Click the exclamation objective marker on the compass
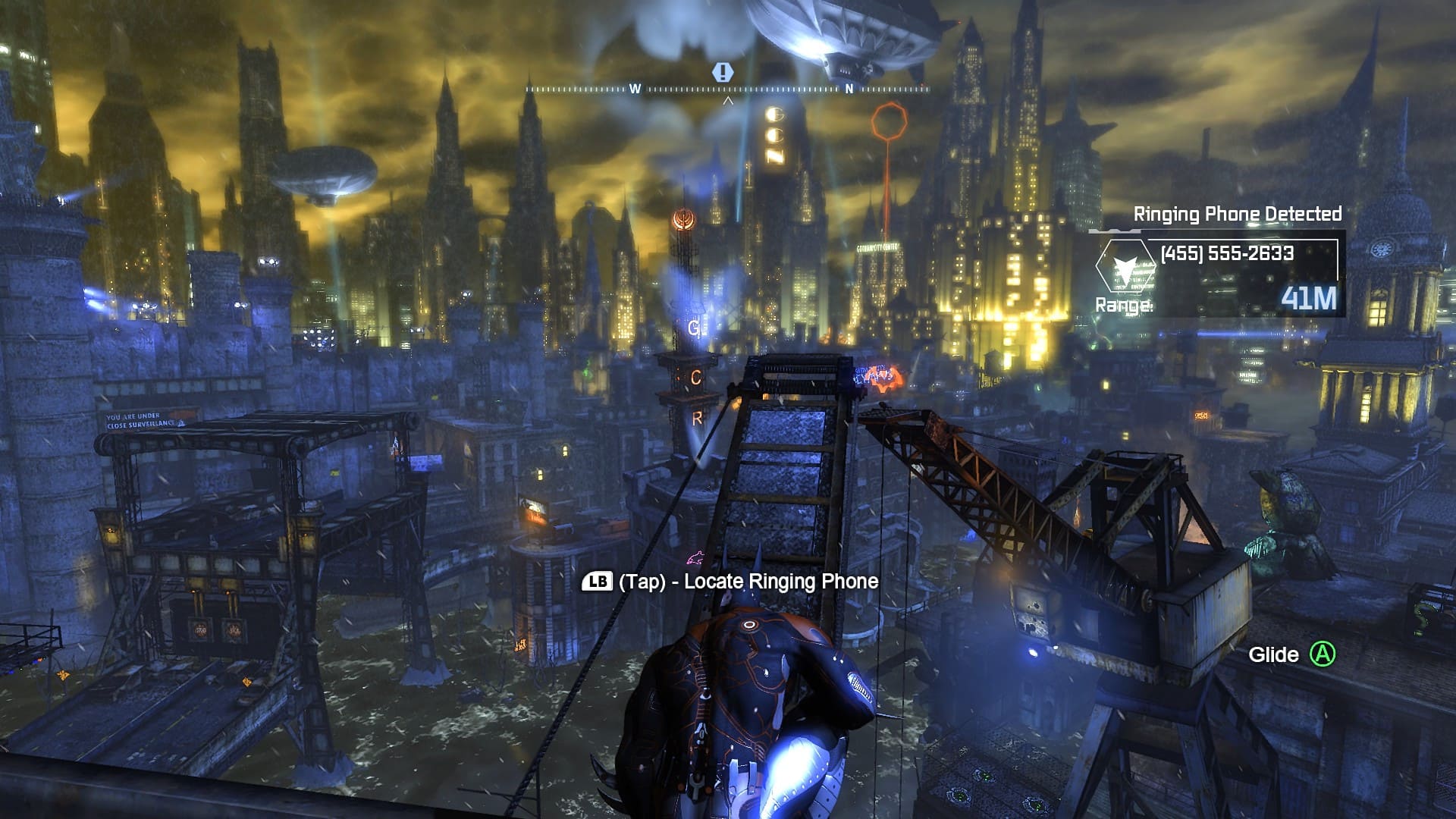The width and height of the screenshot is (1456, 819). click(723, 72)
